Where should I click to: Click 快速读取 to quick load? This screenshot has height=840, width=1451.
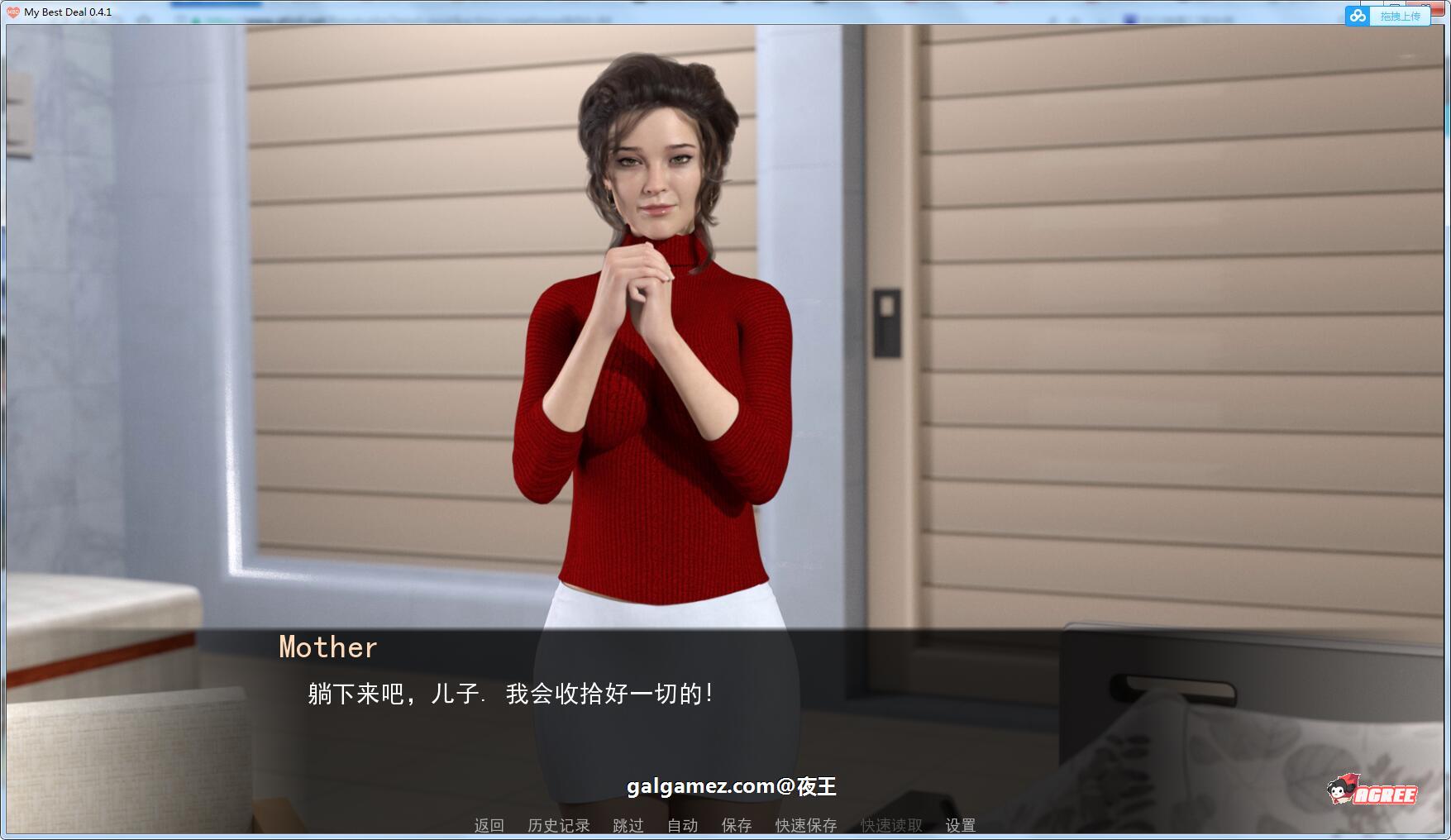click(x=890, y=824)
